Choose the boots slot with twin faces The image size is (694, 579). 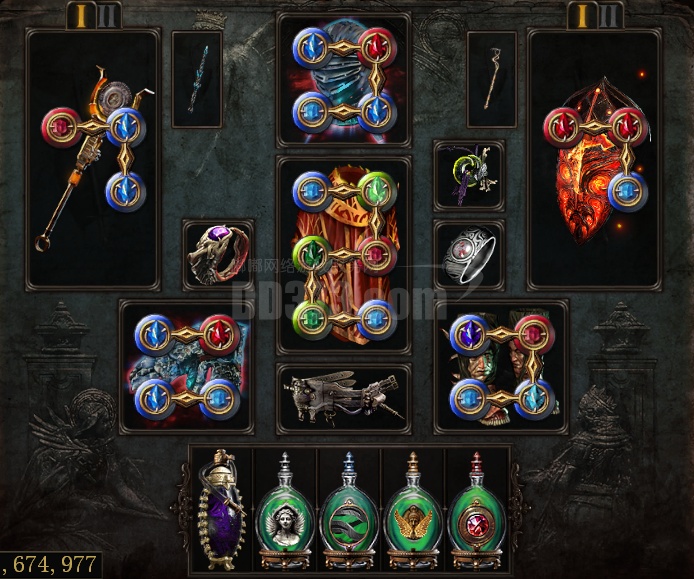pyautogui.click(x=501, y=366)
